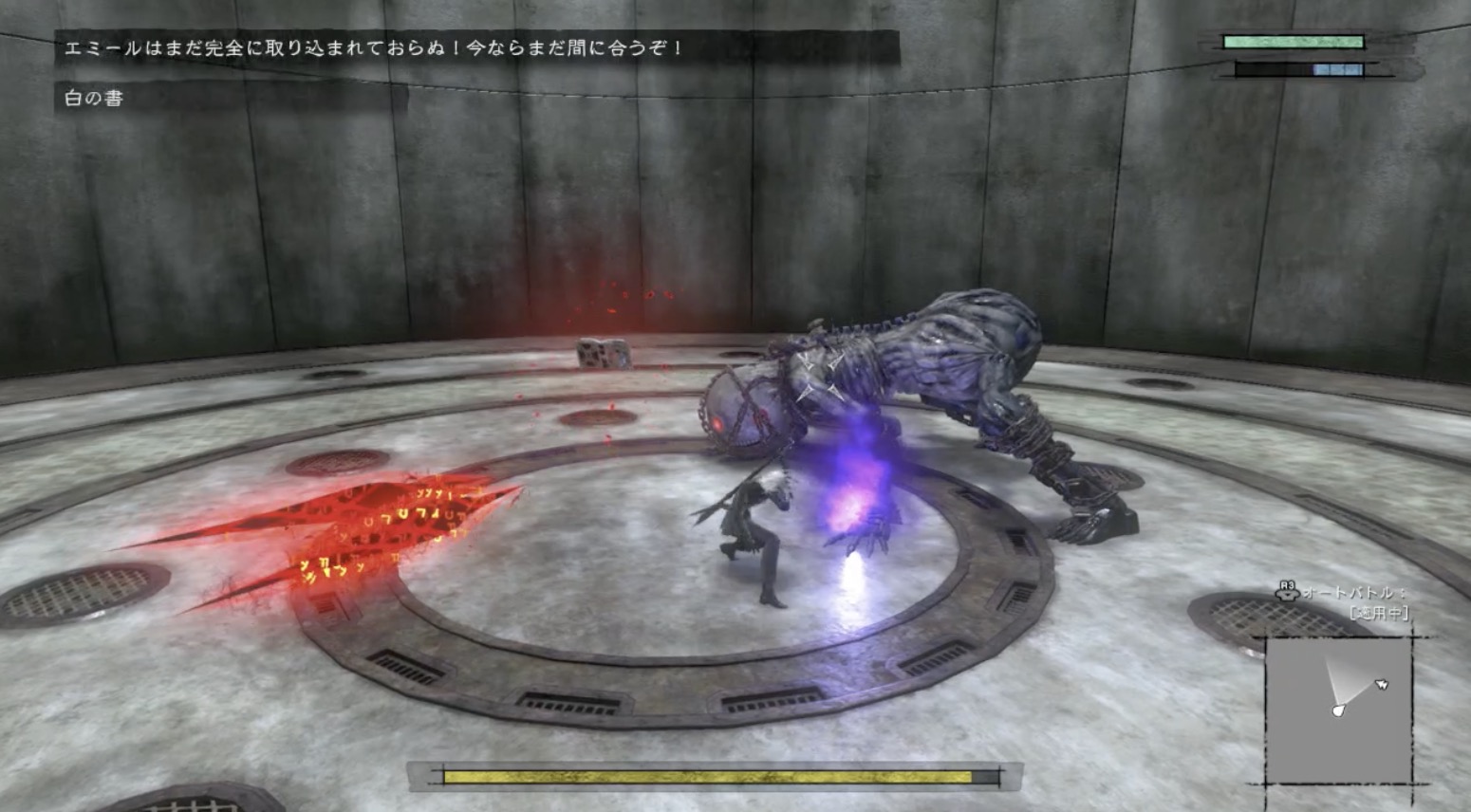
Task: Toggle the [適用中] active status indicator
Action: [1381, 613]
